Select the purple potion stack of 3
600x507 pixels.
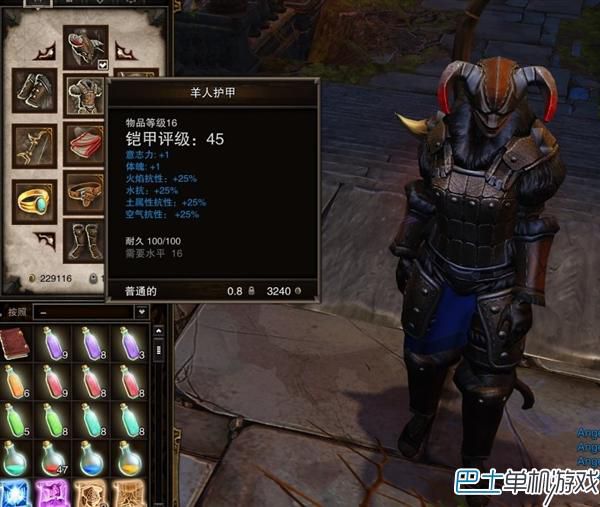coord(129,345)
